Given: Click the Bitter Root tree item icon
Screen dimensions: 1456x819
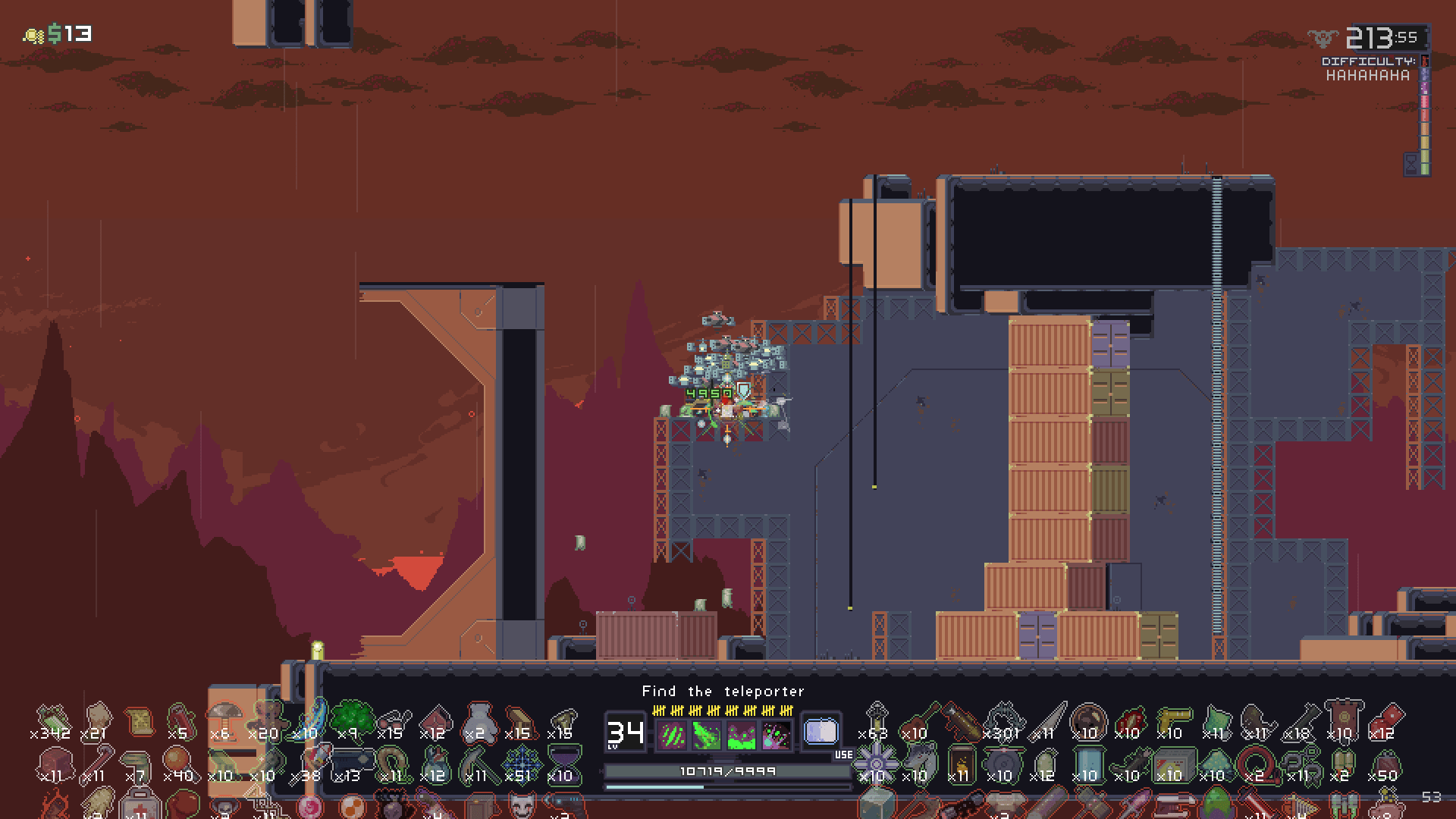Looking at the screenshot, I should tap(353, 720).
